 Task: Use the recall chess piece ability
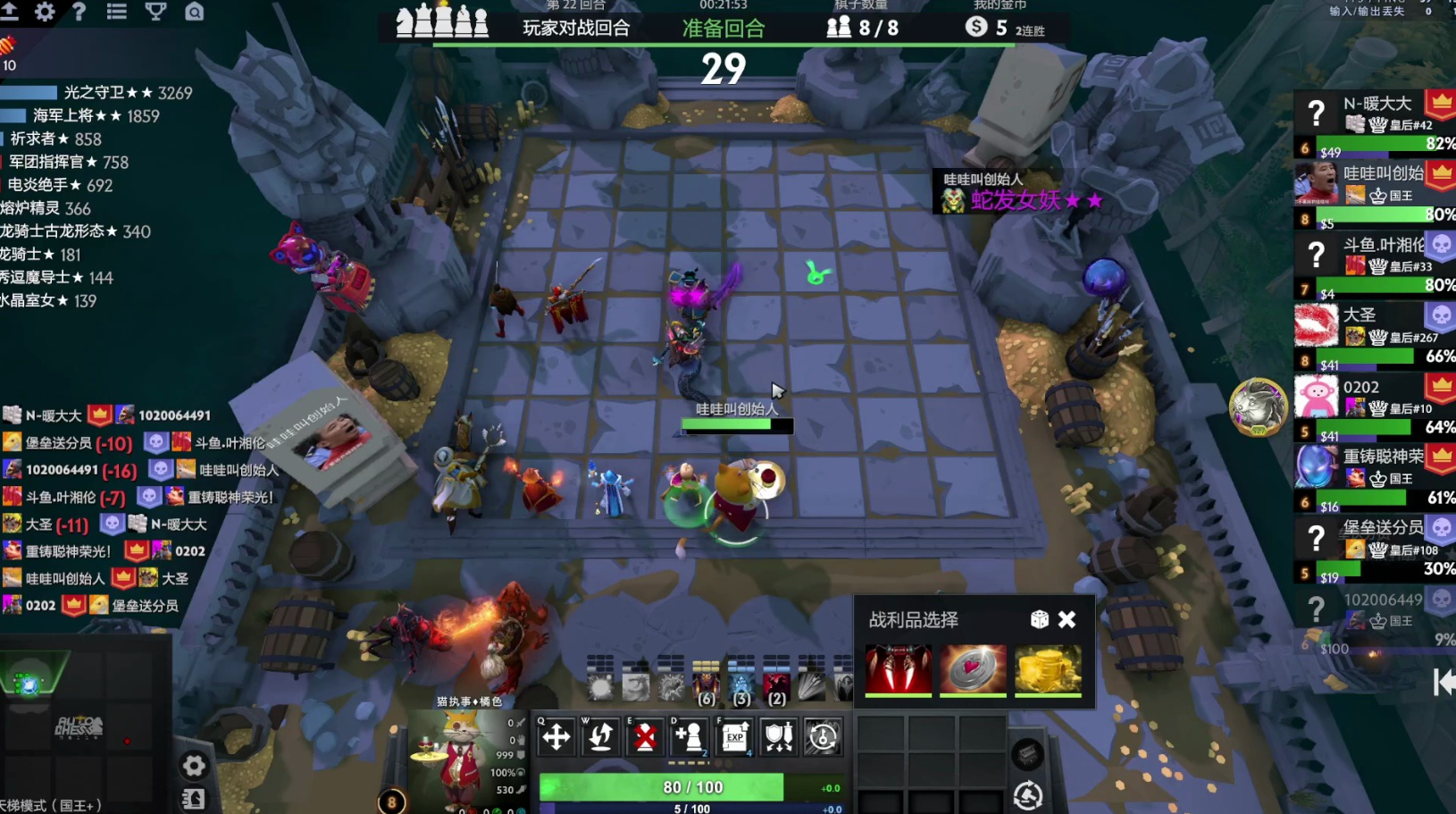pos(600,737)
